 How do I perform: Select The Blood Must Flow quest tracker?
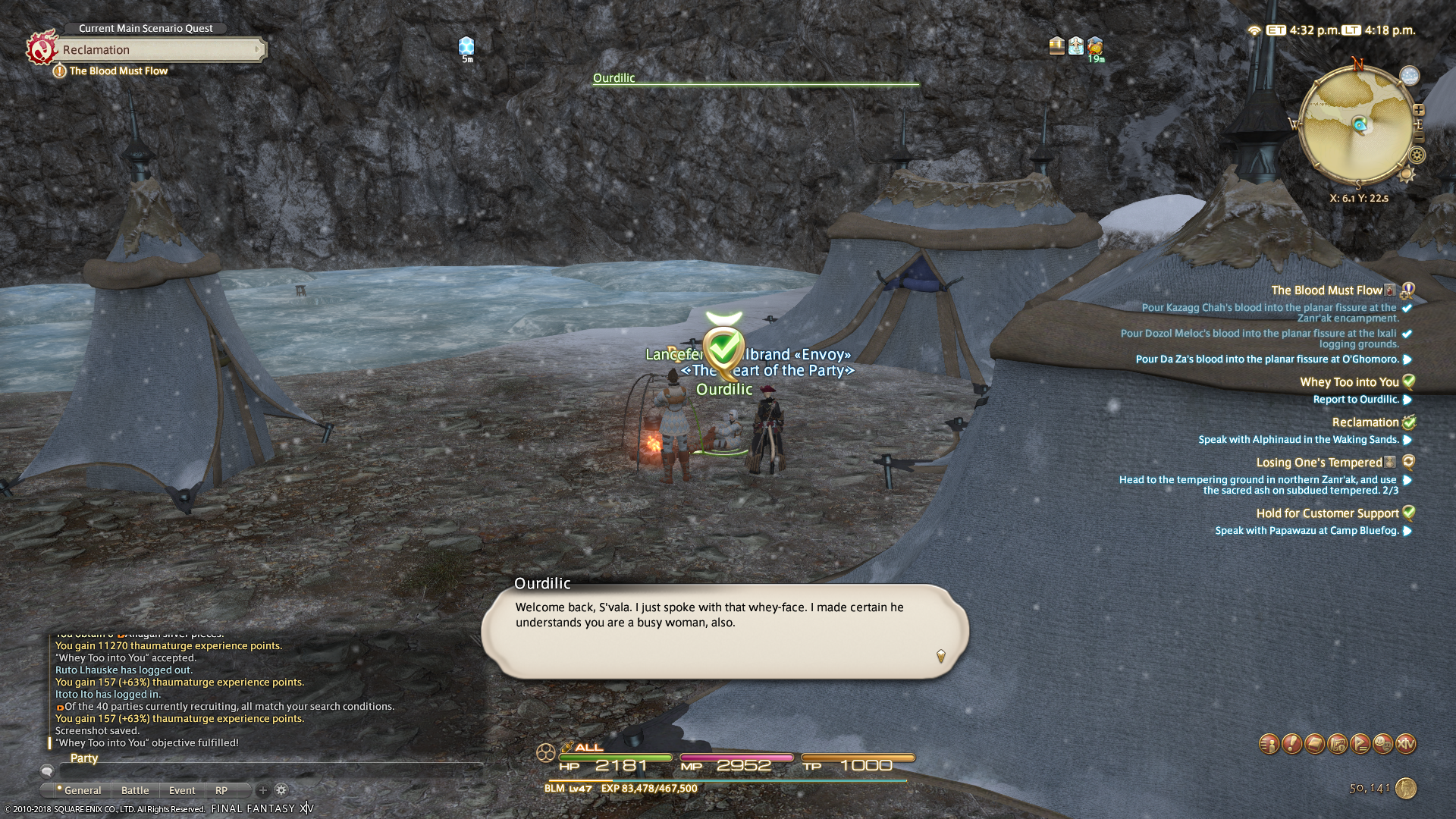[1326, 290]
